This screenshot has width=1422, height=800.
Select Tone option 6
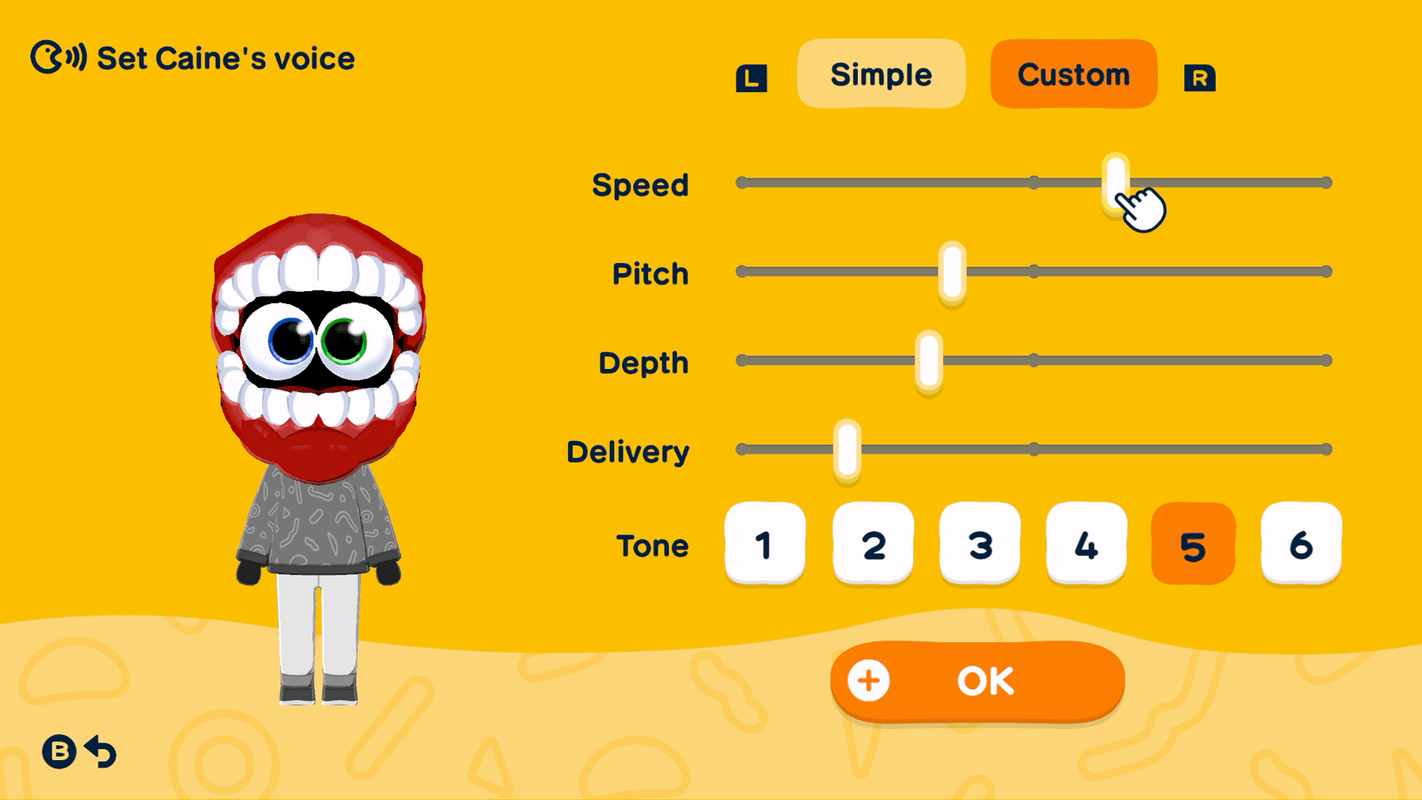(x=1300, y=545)
